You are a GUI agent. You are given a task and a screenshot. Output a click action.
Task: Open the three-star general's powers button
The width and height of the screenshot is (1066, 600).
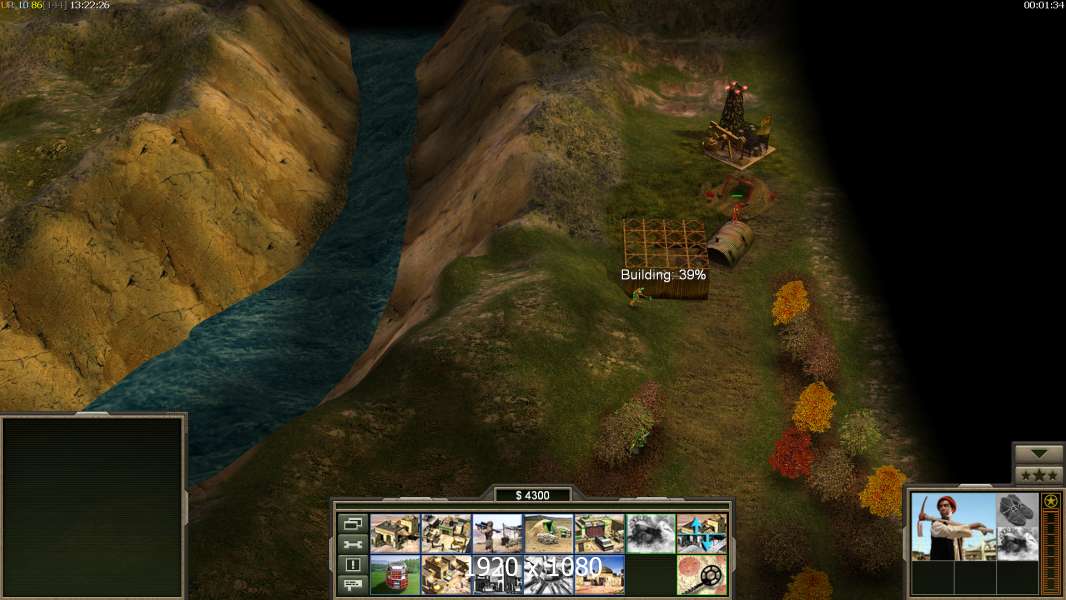point(1038,475)
